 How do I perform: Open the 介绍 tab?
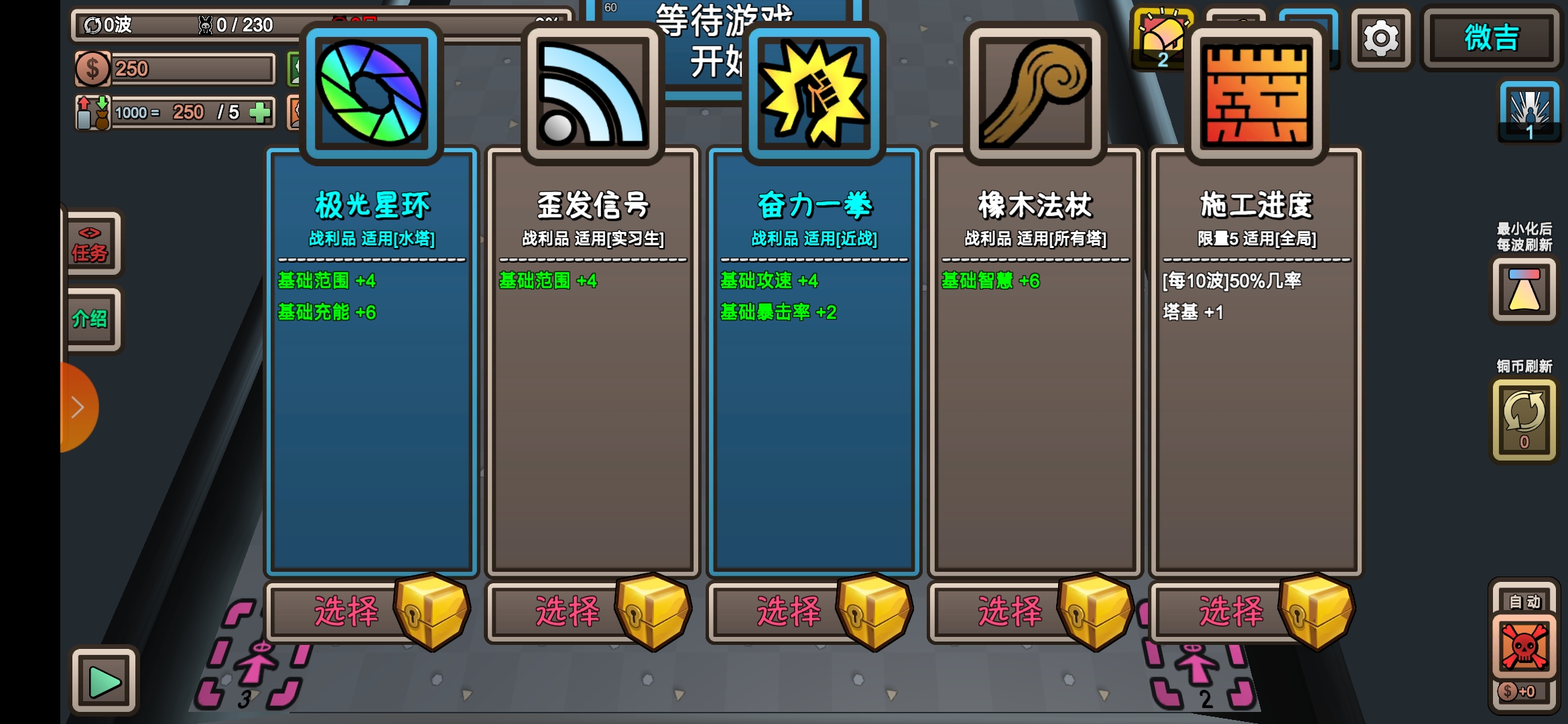[92, 320]
